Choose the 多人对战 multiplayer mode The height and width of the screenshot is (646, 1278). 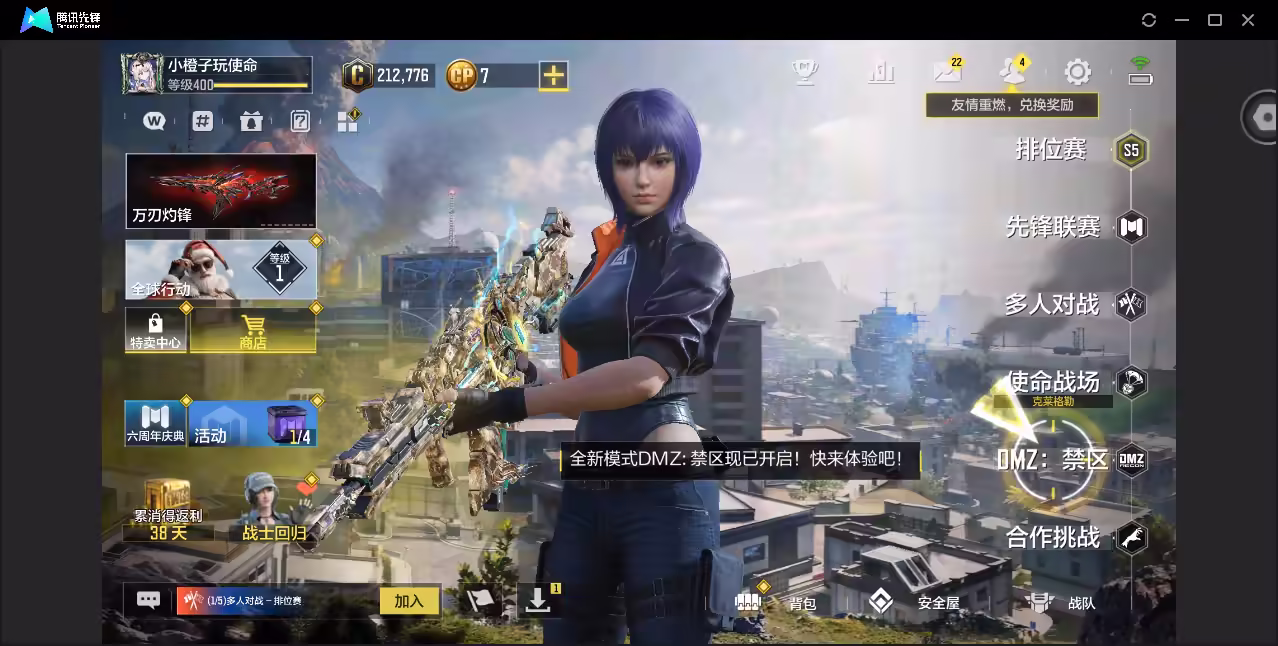click(x=1052, y=304)
